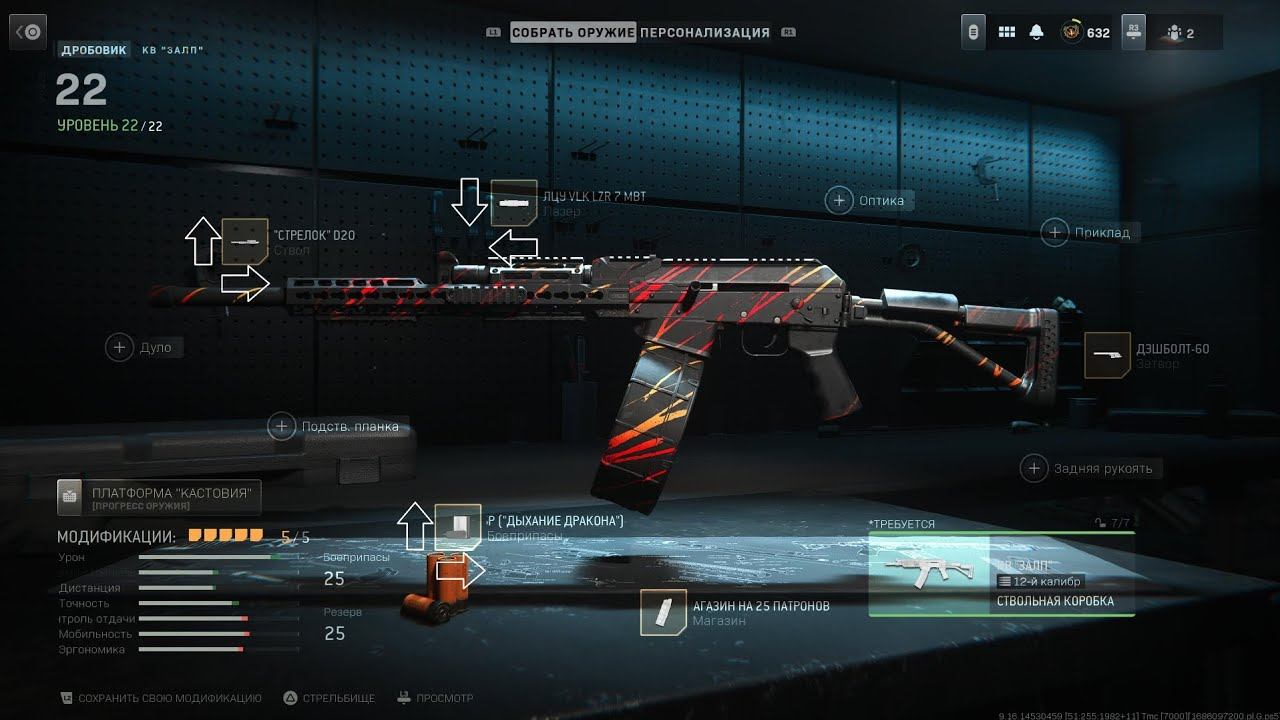Select the "Стрелок" D20 barrel attachment
Screen dimensions: 1280x720
click(245, 241)
